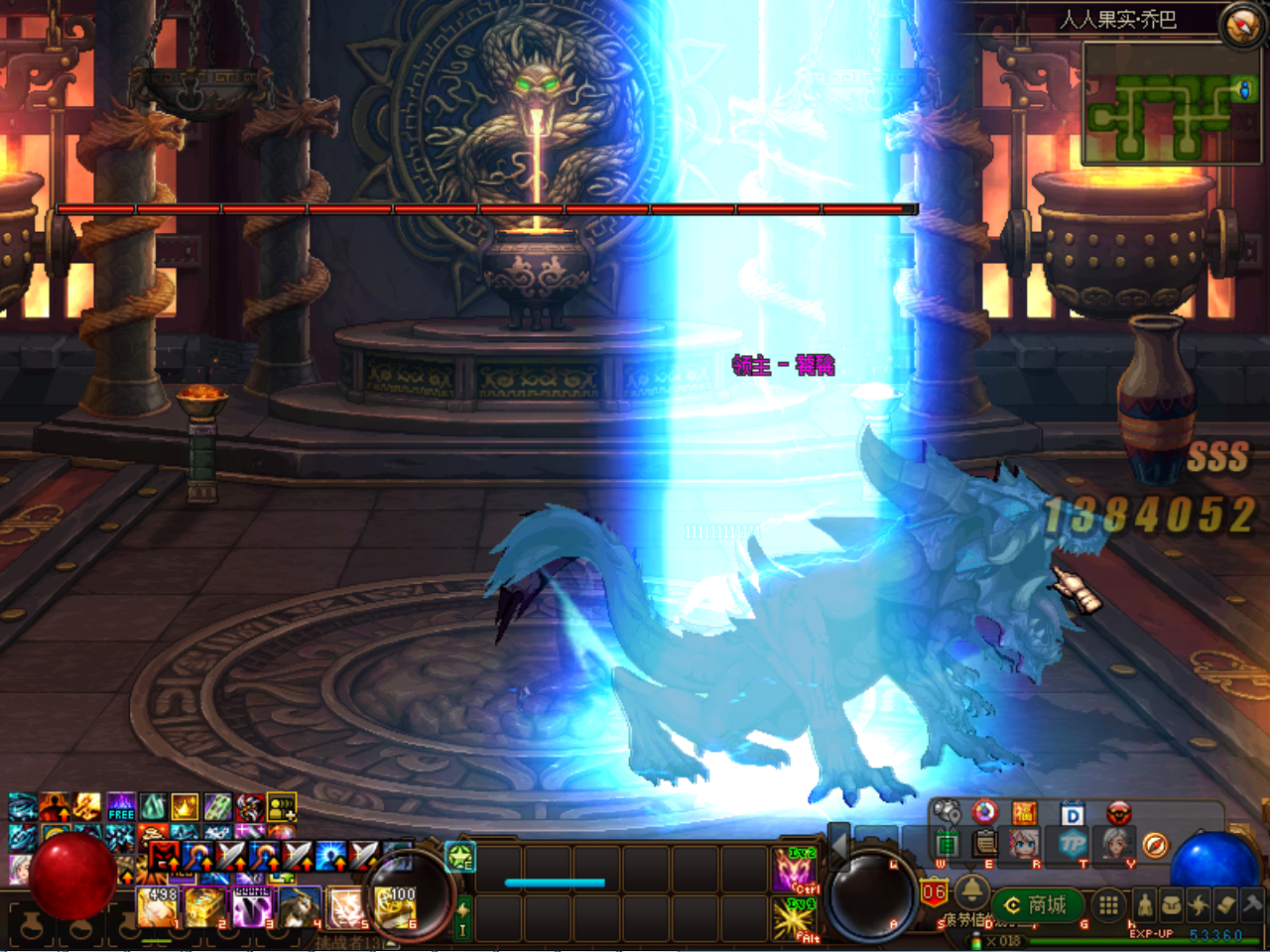Click the compass navigation icon
1270x952 pixels.
(x=1155, y=845)
